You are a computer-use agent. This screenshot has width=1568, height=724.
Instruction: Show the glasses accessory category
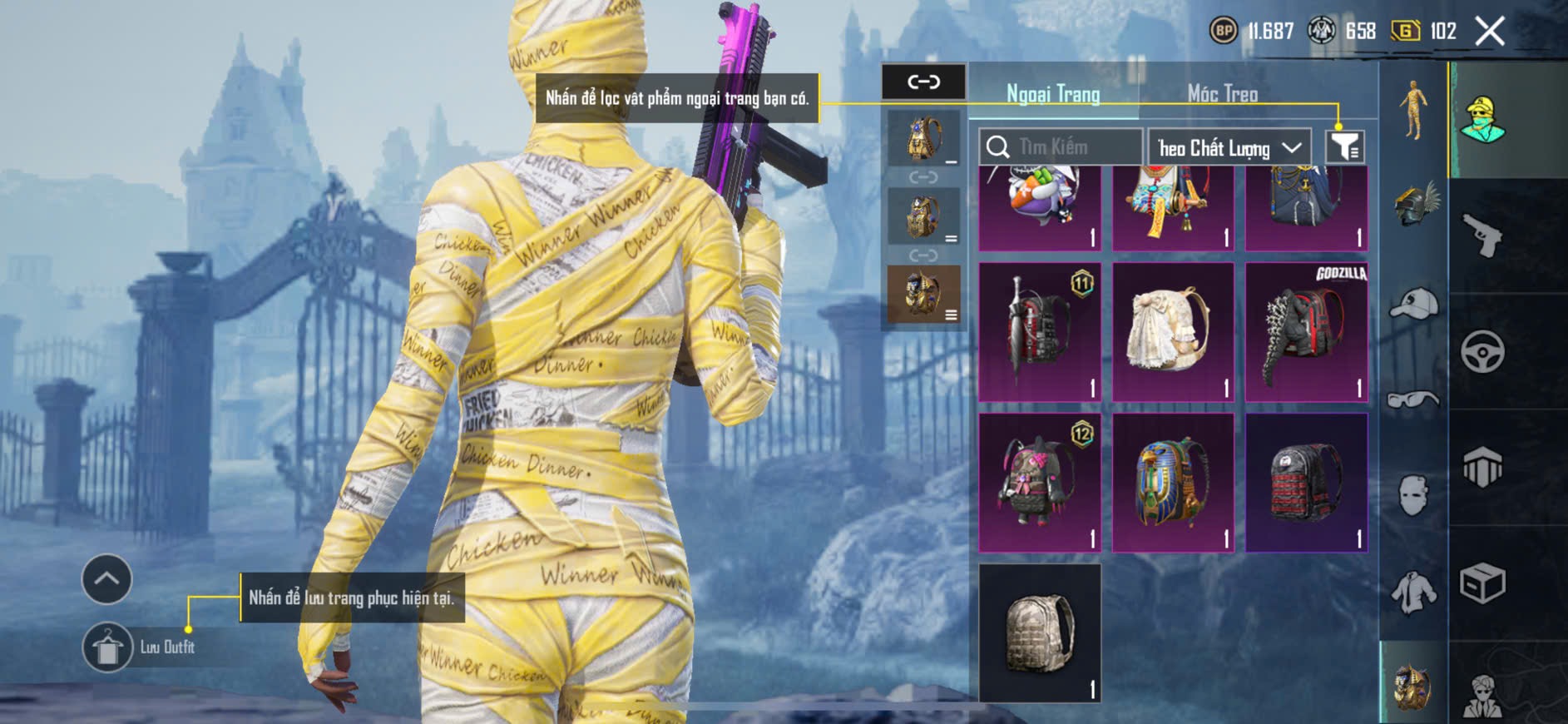point(1414,400)
